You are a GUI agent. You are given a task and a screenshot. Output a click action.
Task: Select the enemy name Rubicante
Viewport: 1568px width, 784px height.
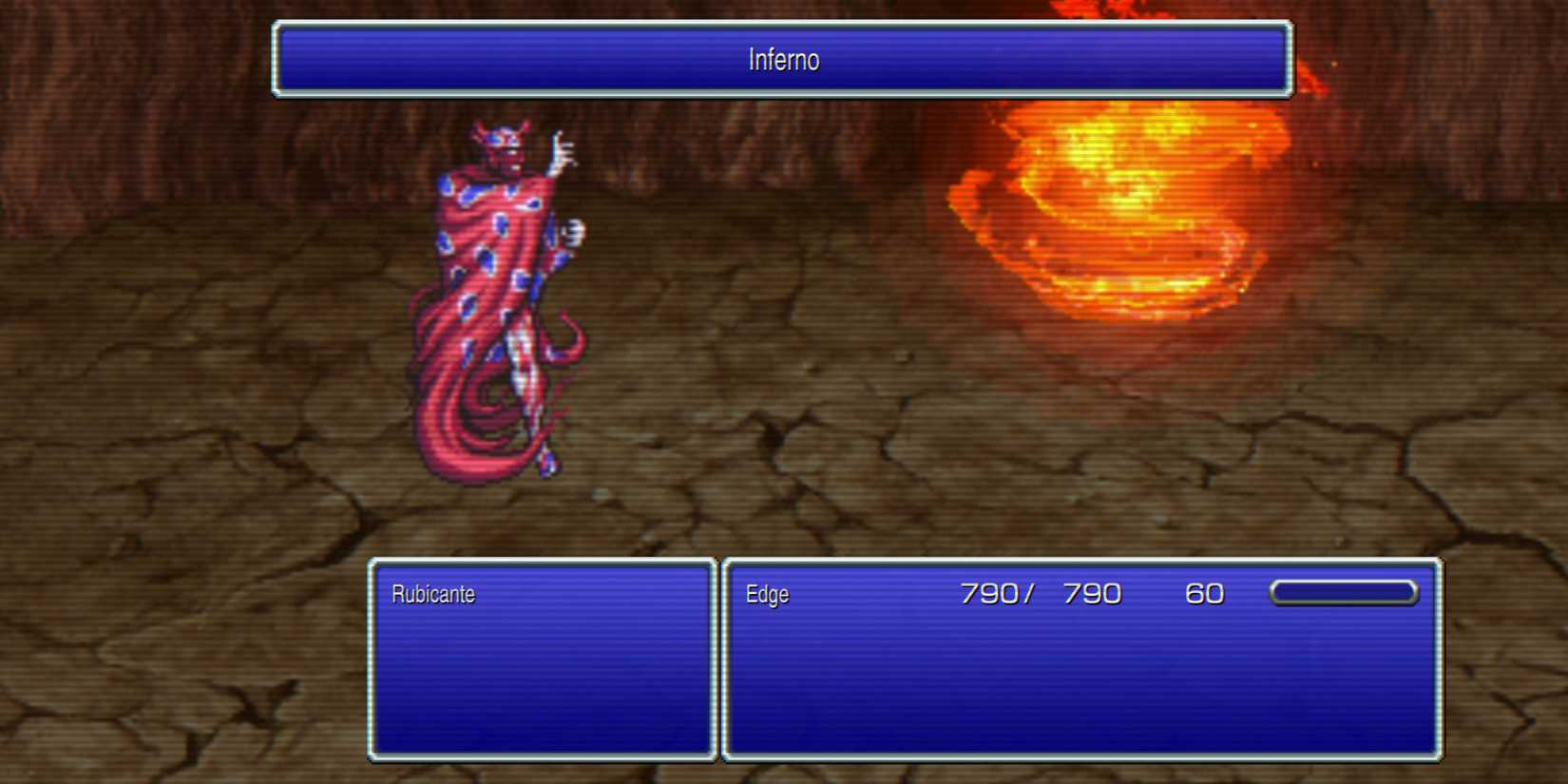tap(432, 595)
